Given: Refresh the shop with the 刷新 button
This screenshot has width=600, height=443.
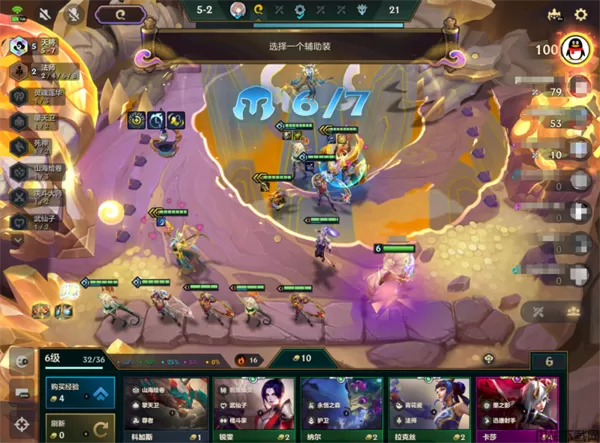Looking at the screenshot, I should (x=78, y=428).
